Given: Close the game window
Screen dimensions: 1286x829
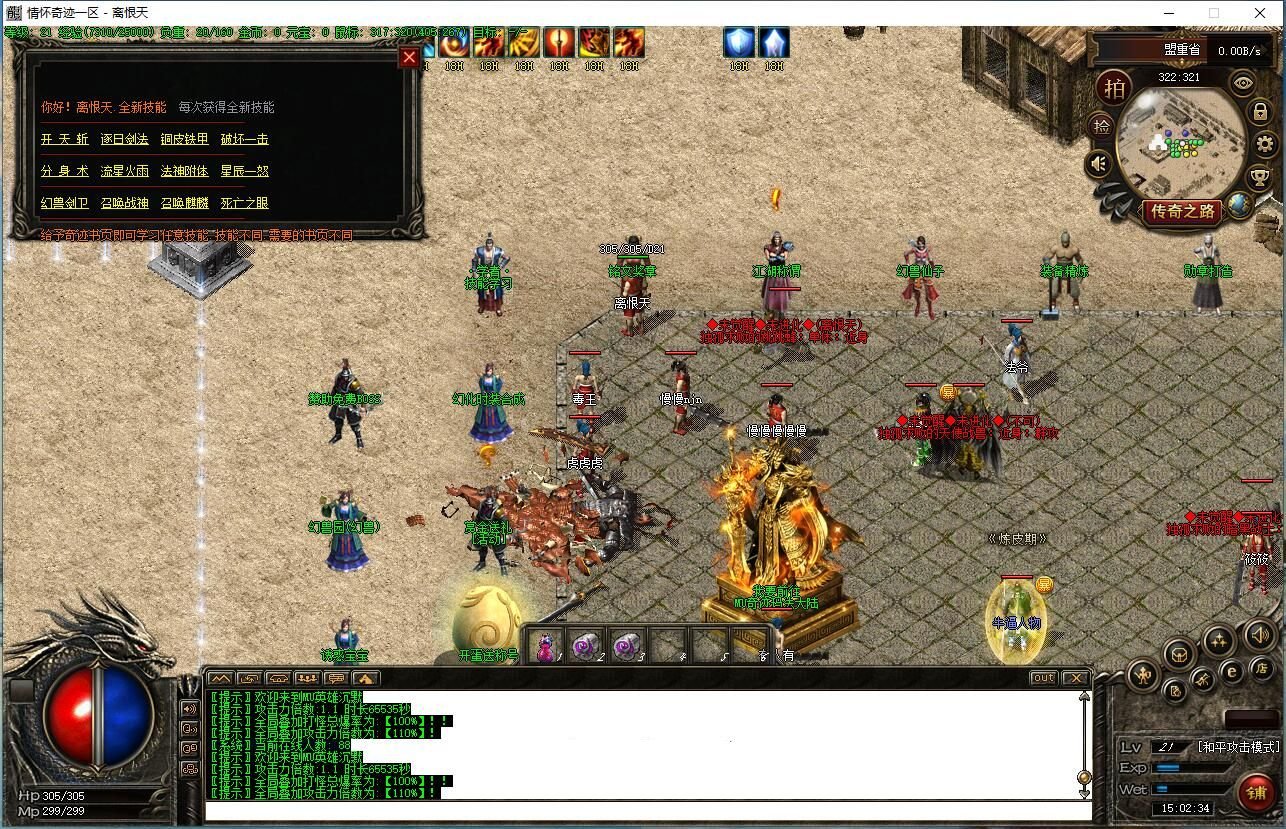Looking at the screenshot, I should 1261,13.
